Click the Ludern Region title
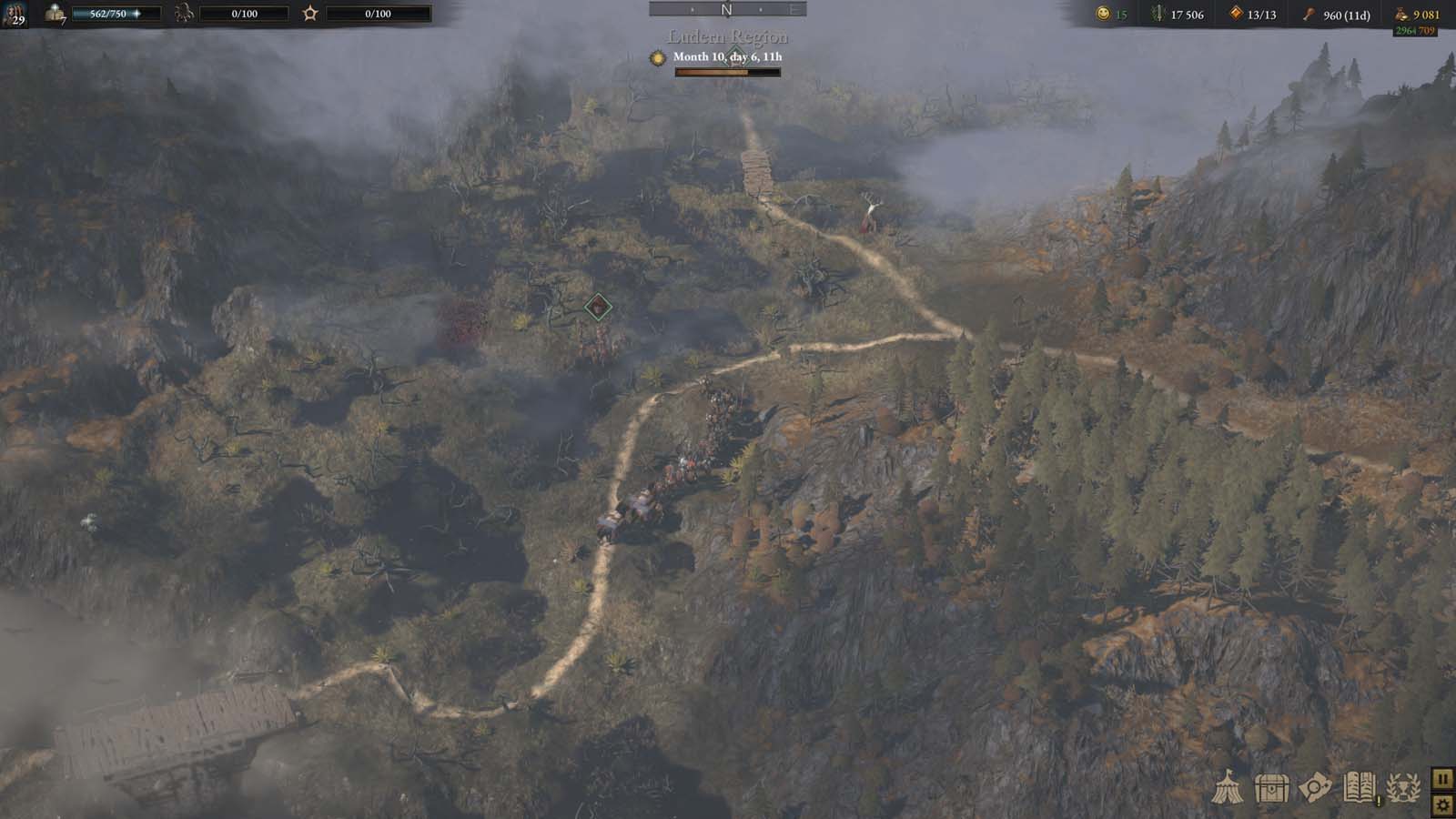 [x=726, y=38]
